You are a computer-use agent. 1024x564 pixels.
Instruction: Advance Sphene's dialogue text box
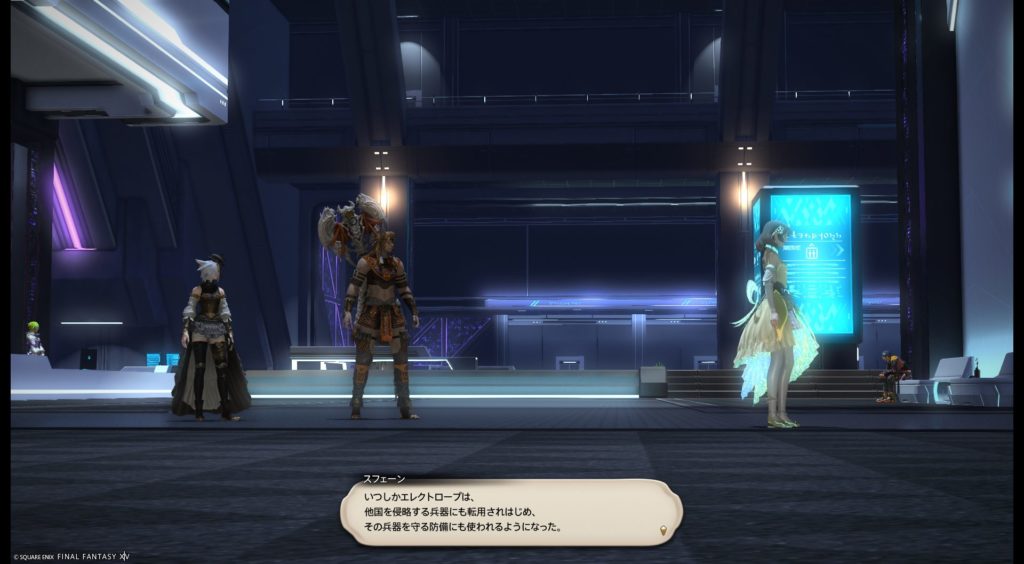(510, 512)
